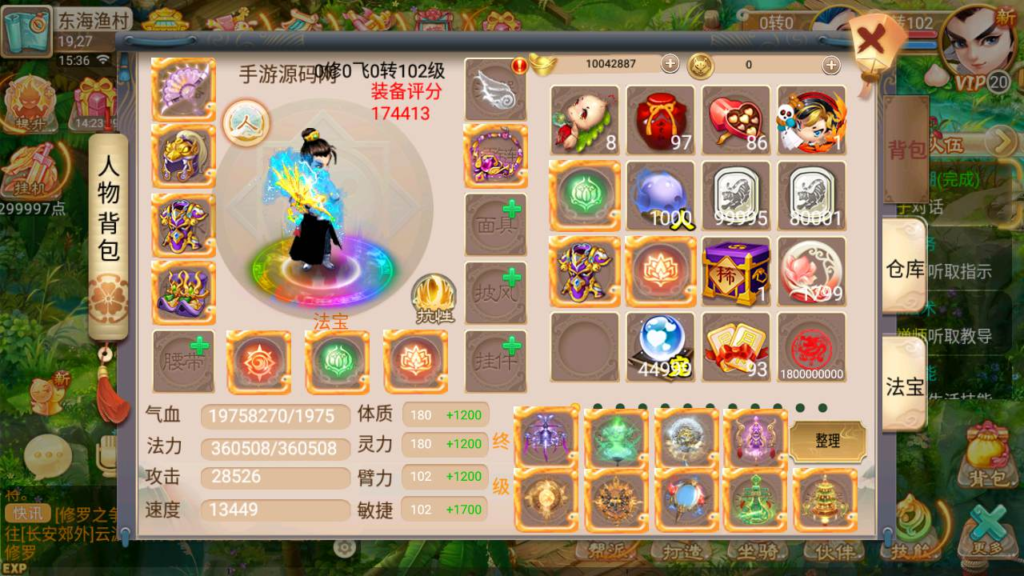
Task: Open the empty 面具 mask slot
Action: pos(496,224)
